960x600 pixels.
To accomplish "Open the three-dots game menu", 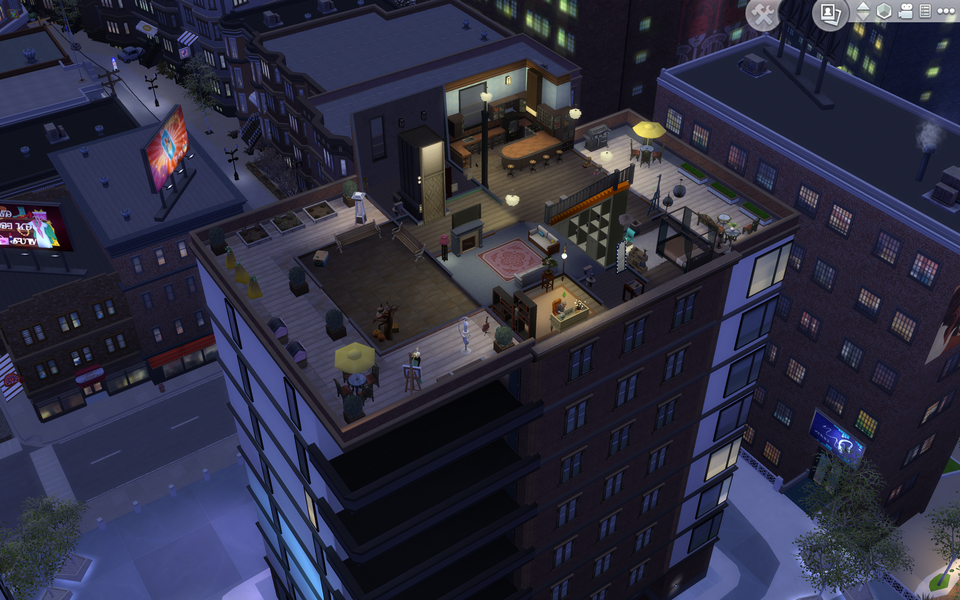I will 945,11.
